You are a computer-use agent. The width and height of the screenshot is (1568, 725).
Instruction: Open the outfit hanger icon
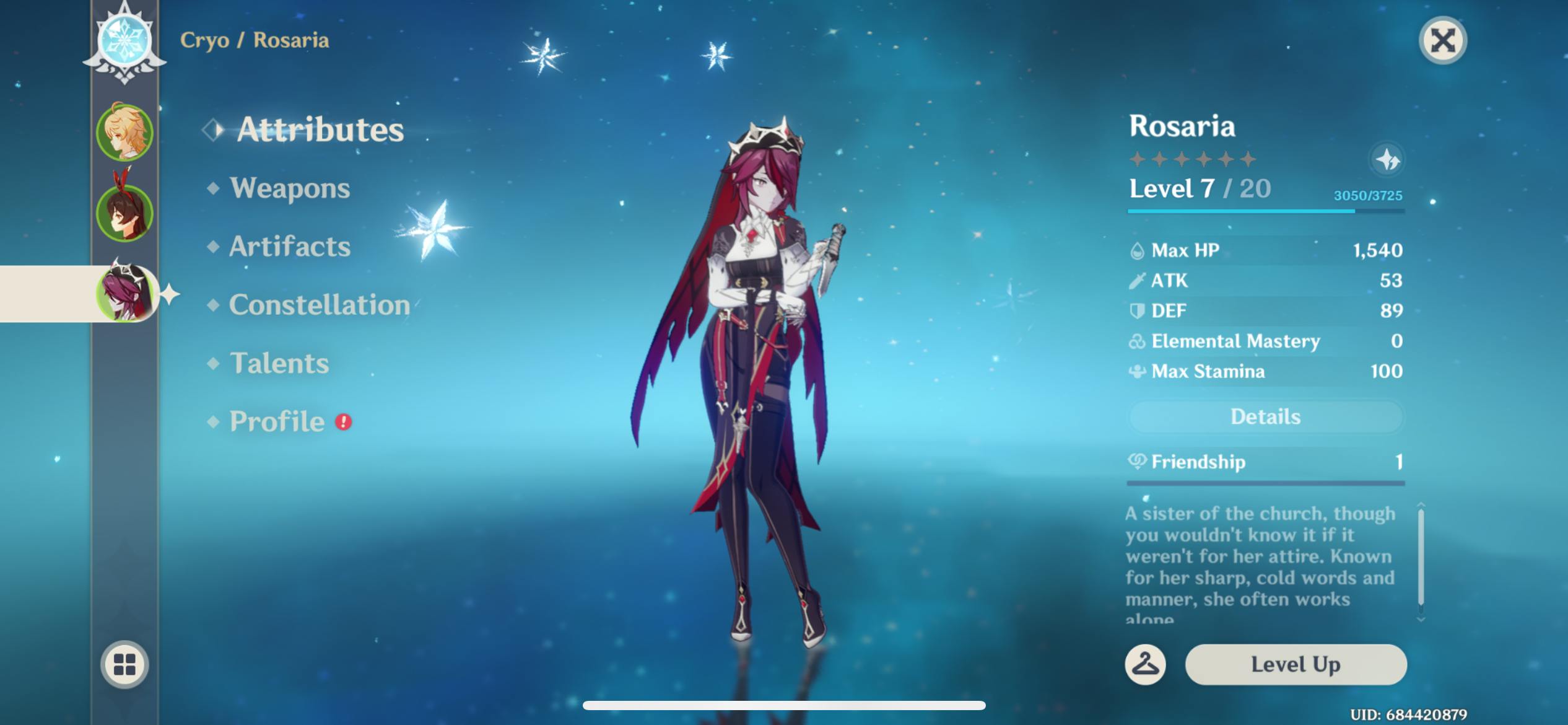tap(1145, 664)
